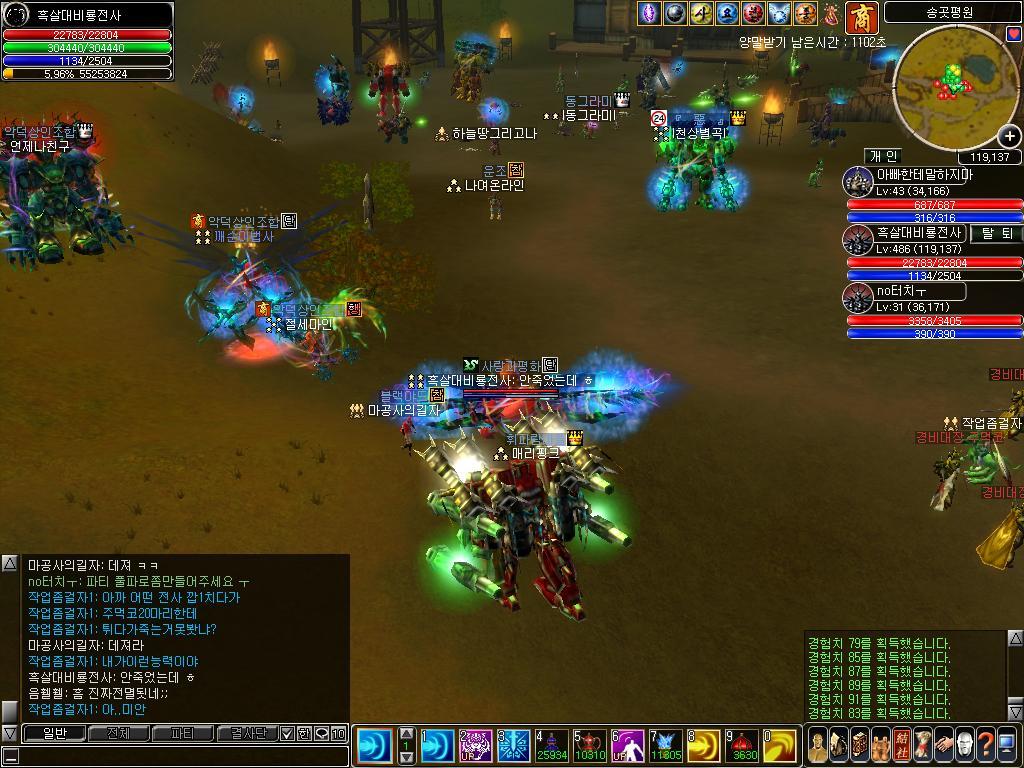Image resolution: width=1024 pixels, height=768 pixels.
Task: Click the purple crystal buff icon
Action: click(x=650, y=13)
